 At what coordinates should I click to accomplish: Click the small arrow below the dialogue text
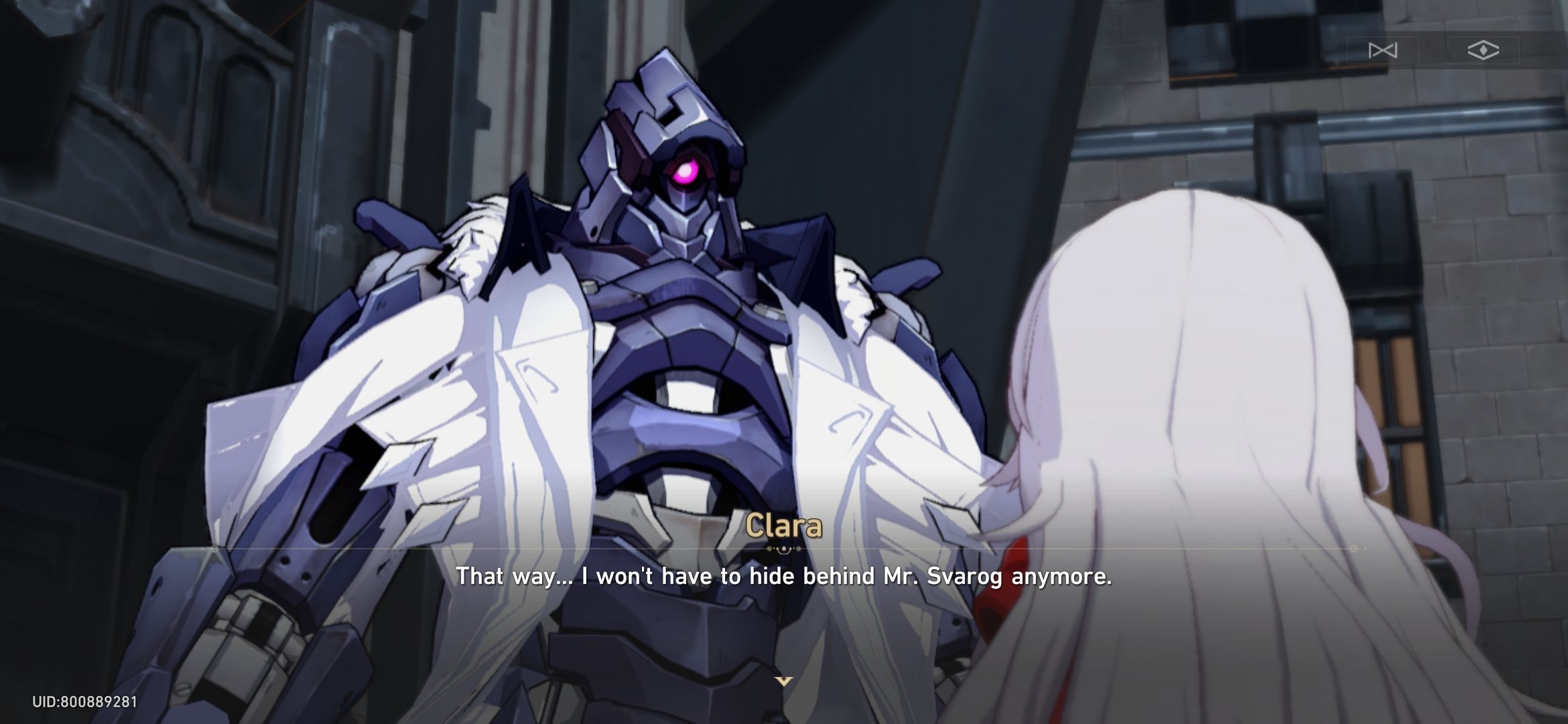tap(783, 679)
